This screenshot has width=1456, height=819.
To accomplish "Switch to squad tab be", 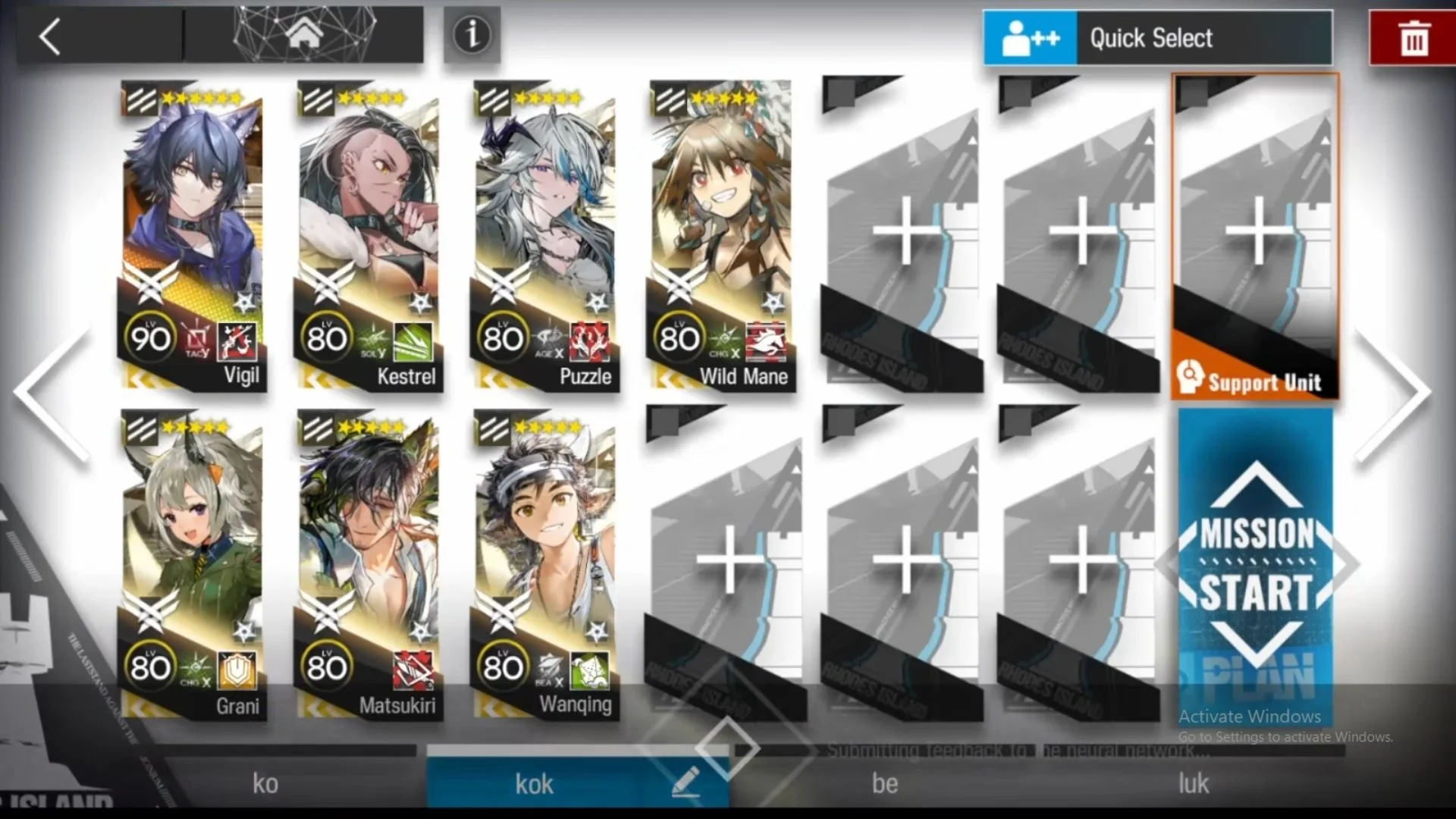I will 884,783.
